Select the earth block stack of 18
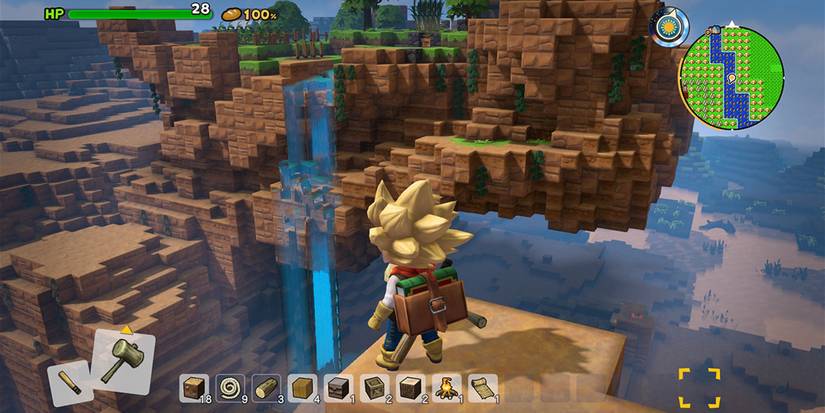The width and height of the screenshot is (825, 413). (x=195, y=387)
